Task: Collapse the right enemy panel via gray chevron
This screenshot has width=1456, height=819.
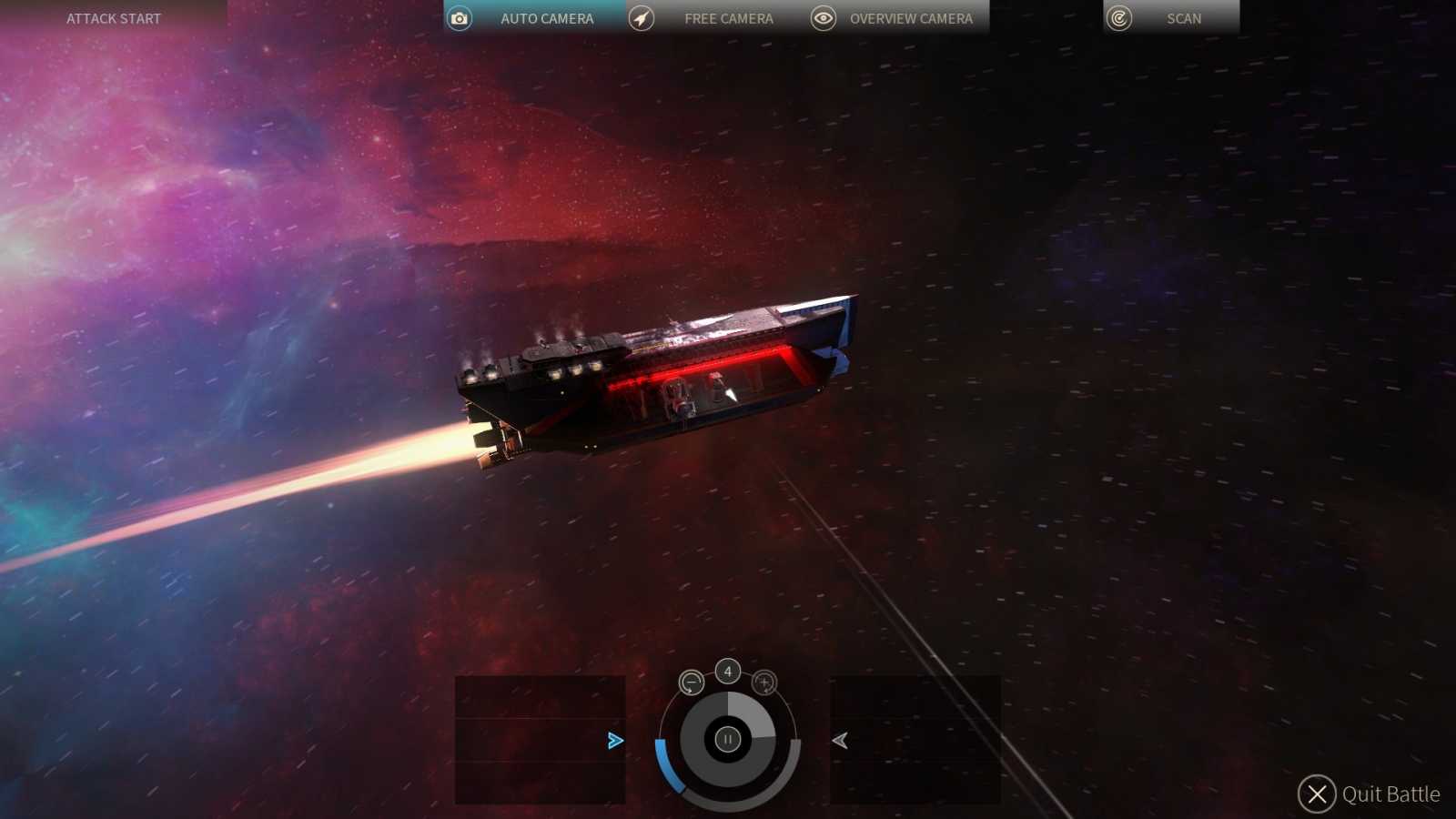Action: [840, 741]
